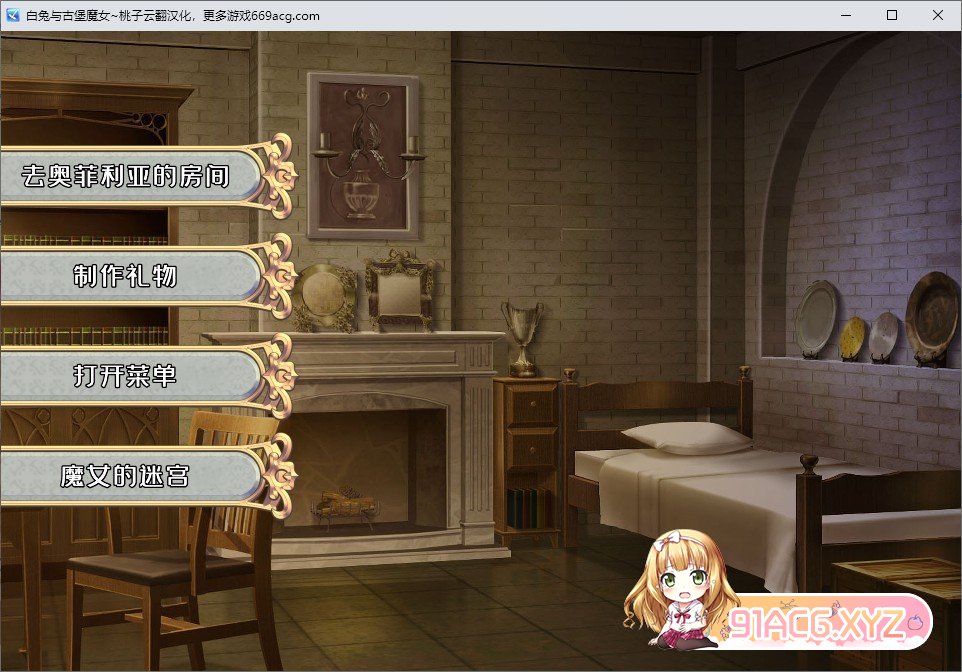Screen dimensions: 962x672
Task: Select the 制作礼物 option
Action: pos(127,277)
